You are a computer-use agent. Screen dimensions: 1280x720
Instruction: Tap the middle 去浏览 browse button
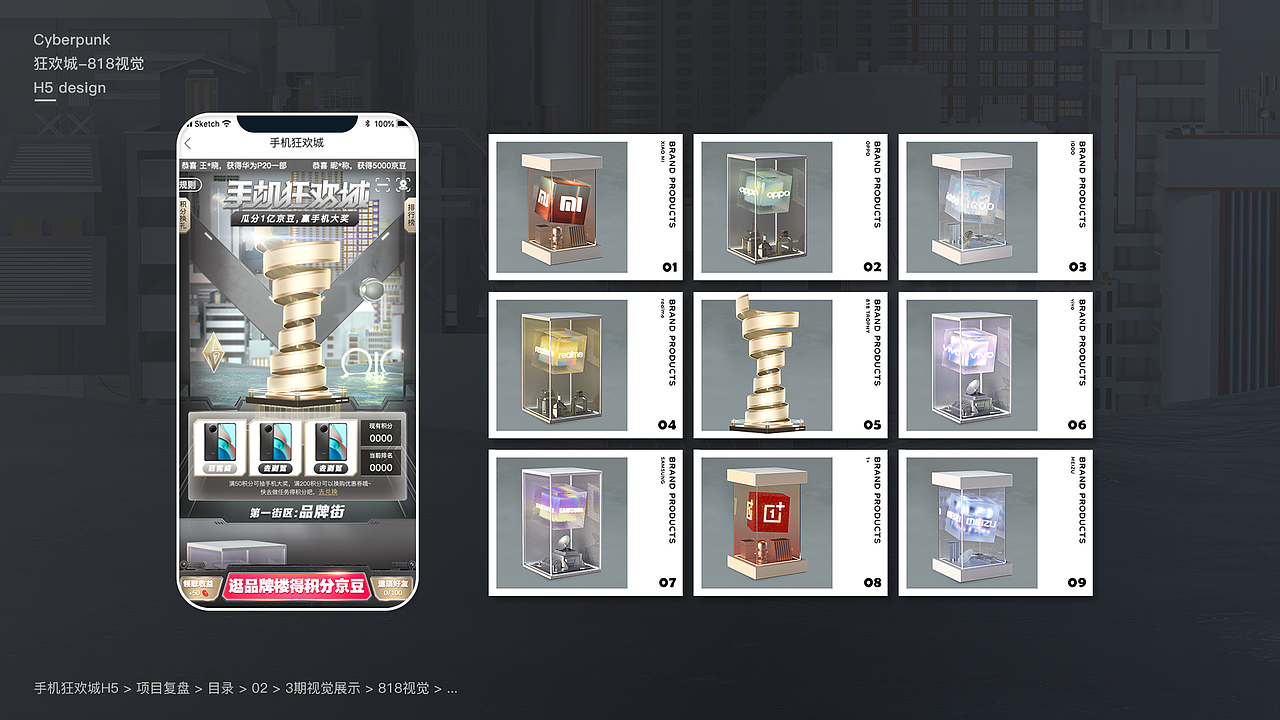pyautogui.click(x=276, y=468)
